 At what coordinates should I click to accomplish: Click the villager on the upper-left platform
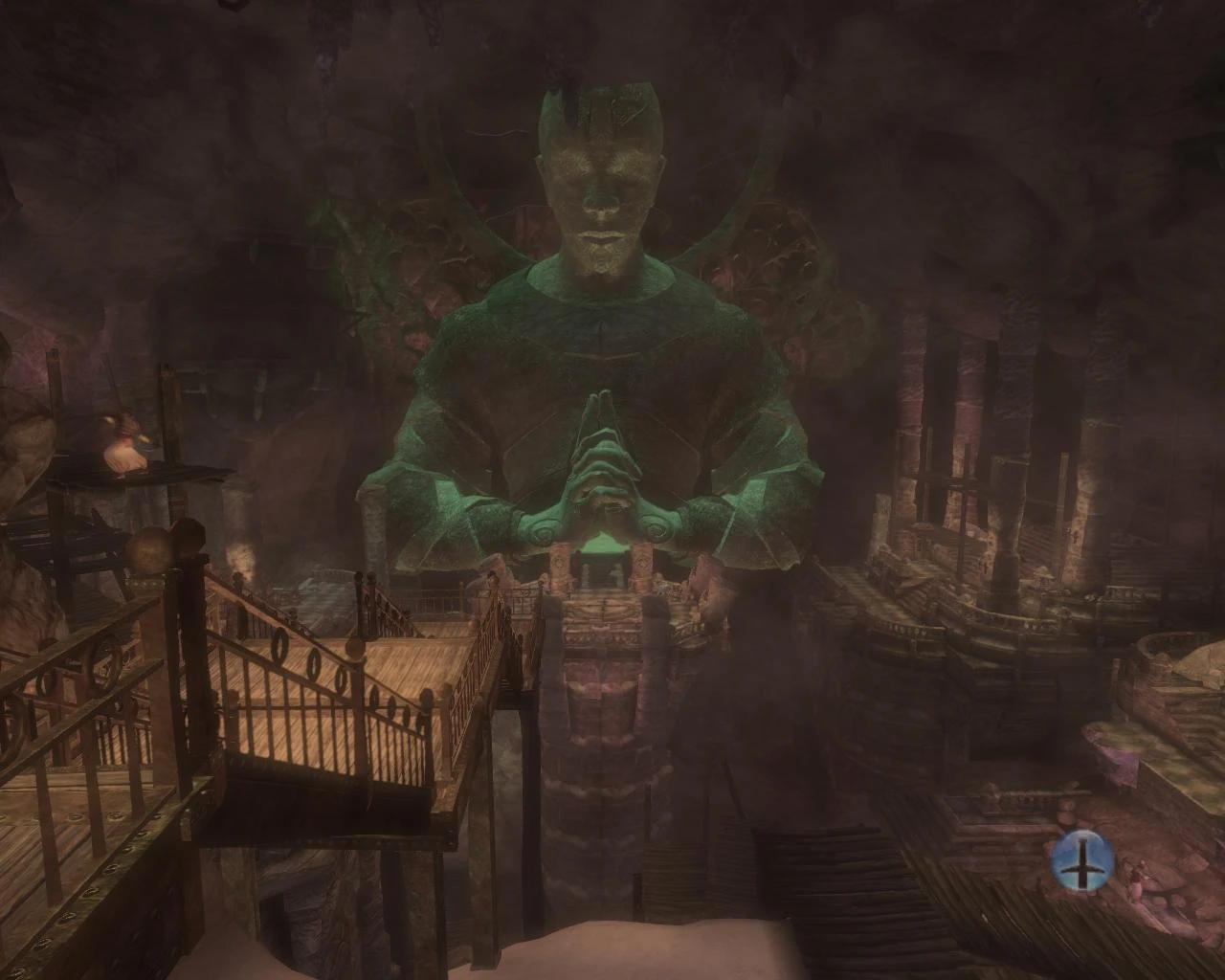[122, 440]
